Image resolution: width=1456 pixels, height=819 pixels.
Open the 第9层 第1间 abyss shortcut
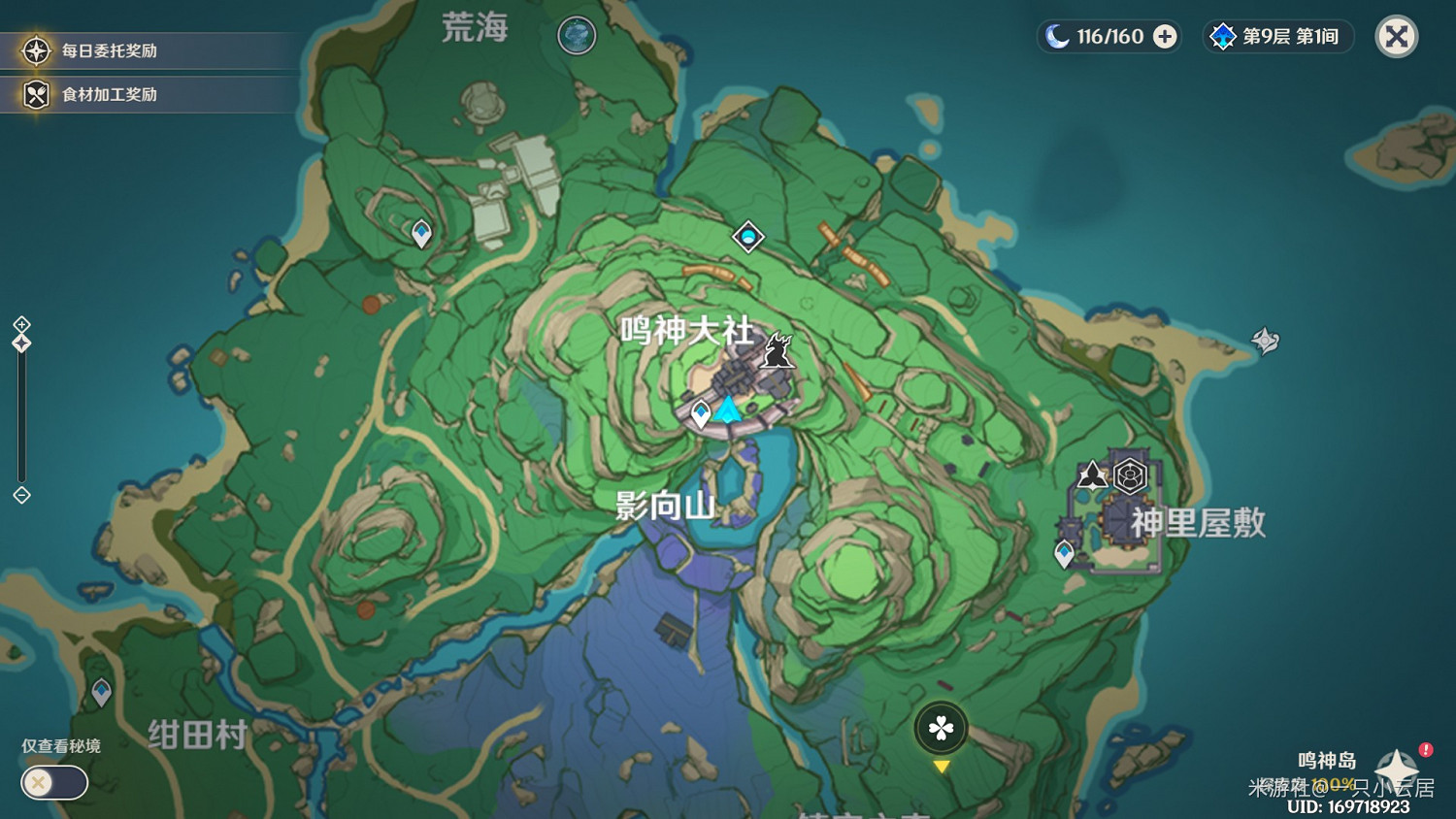point(1277,37)
